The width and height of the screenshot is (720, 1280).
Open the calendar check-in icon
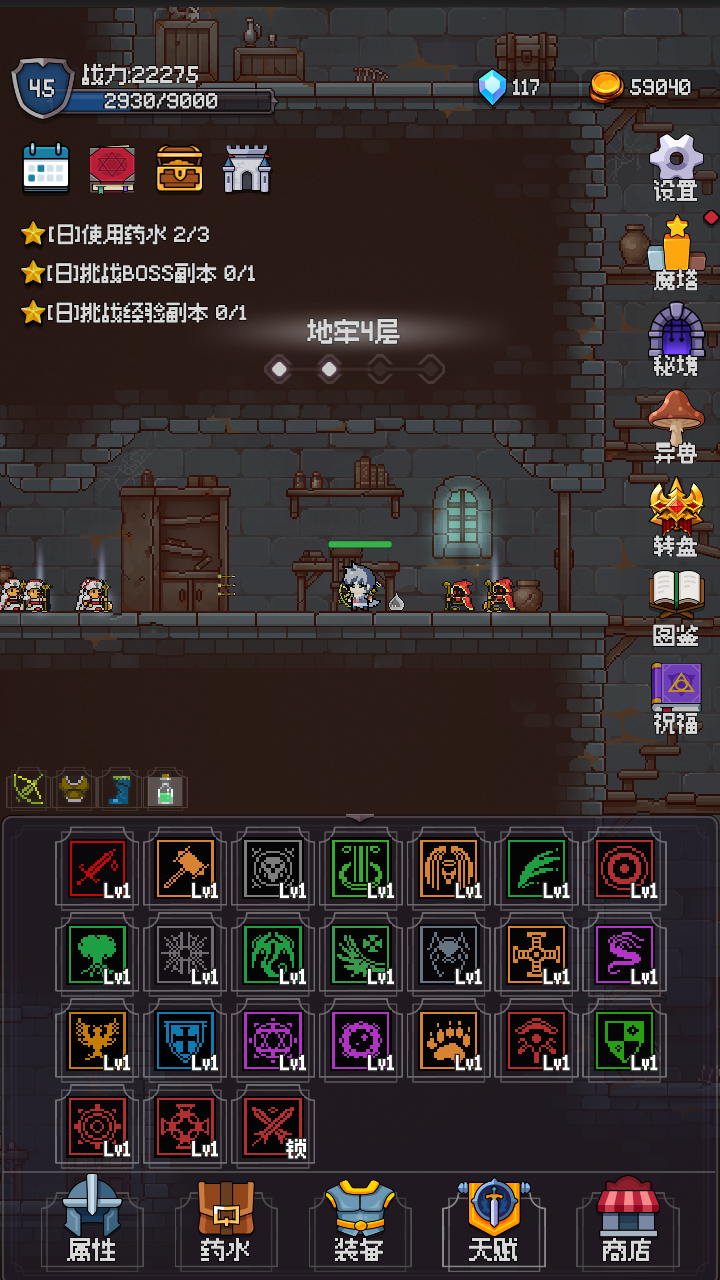(46, 168)
